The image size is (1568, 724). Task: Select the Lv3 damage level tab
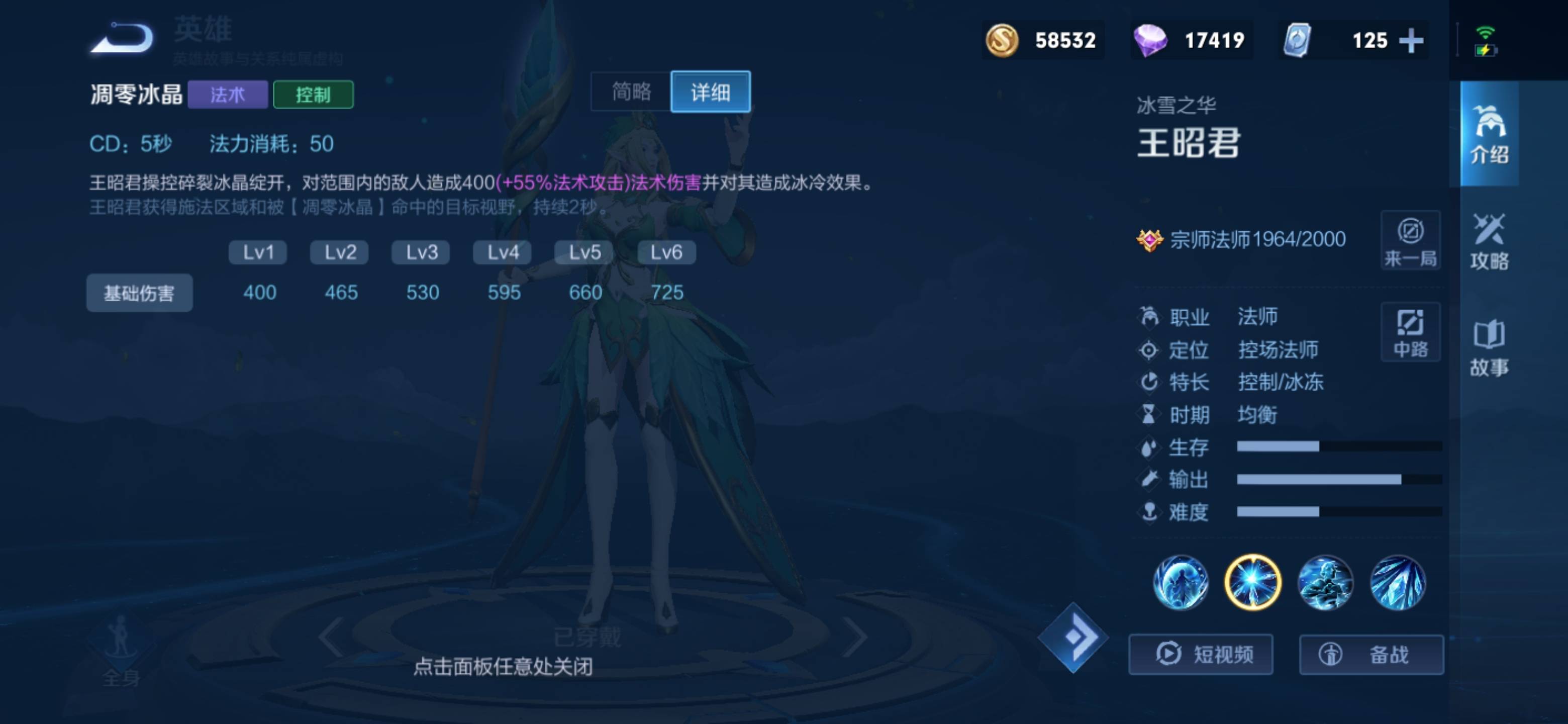point(421,251)
